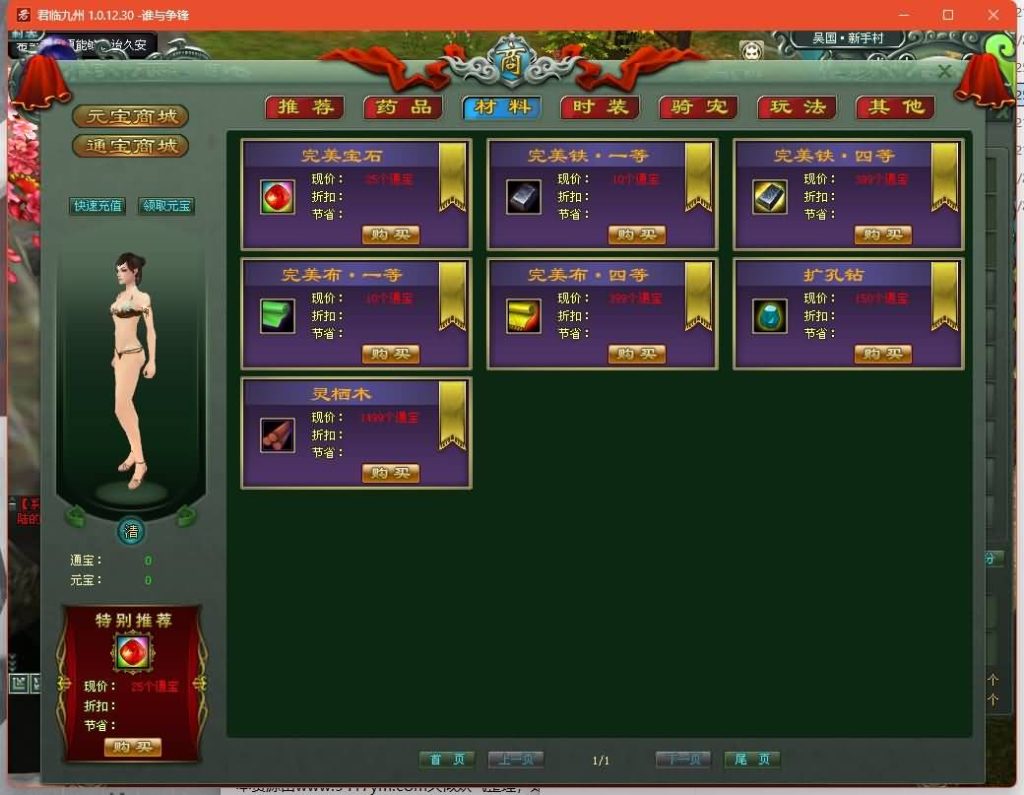The height and width of the screenshot is (795, 1024).
Task: Select the 时装 category tab
Action: click(x=600, y=107)
